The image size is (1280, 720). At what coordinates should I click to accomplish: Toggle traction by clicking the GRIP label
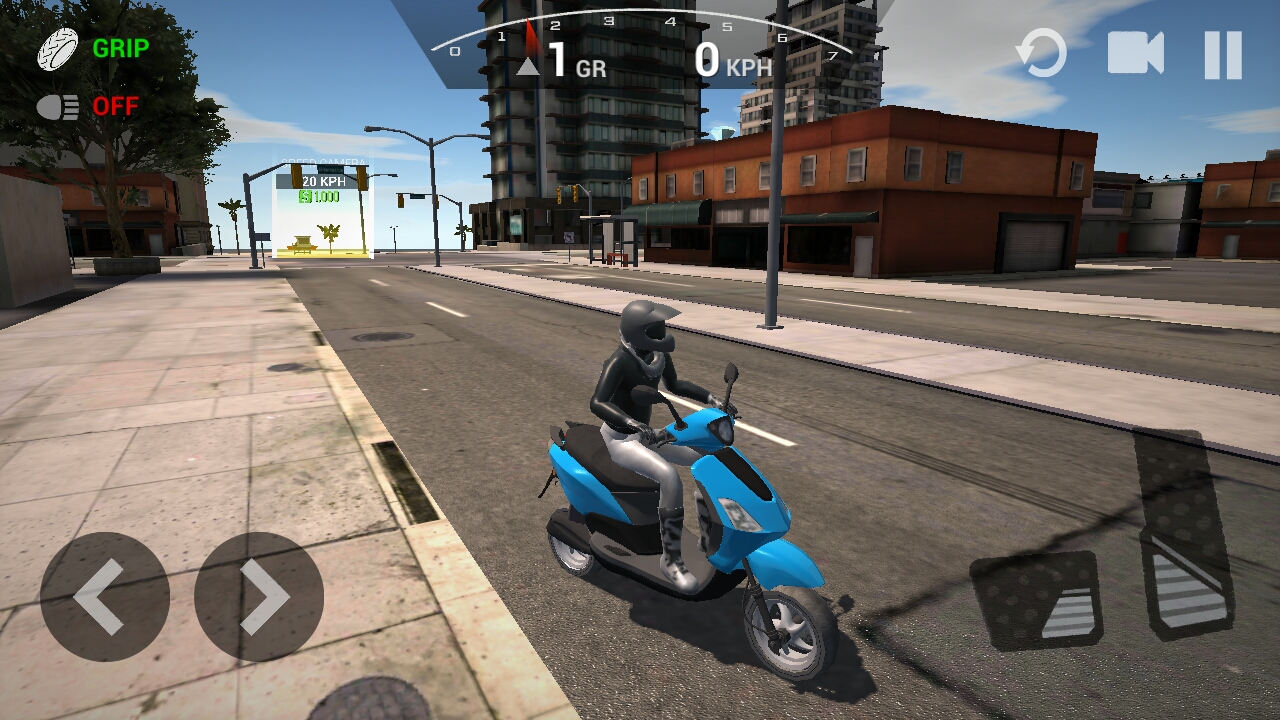tap(120, 46)
